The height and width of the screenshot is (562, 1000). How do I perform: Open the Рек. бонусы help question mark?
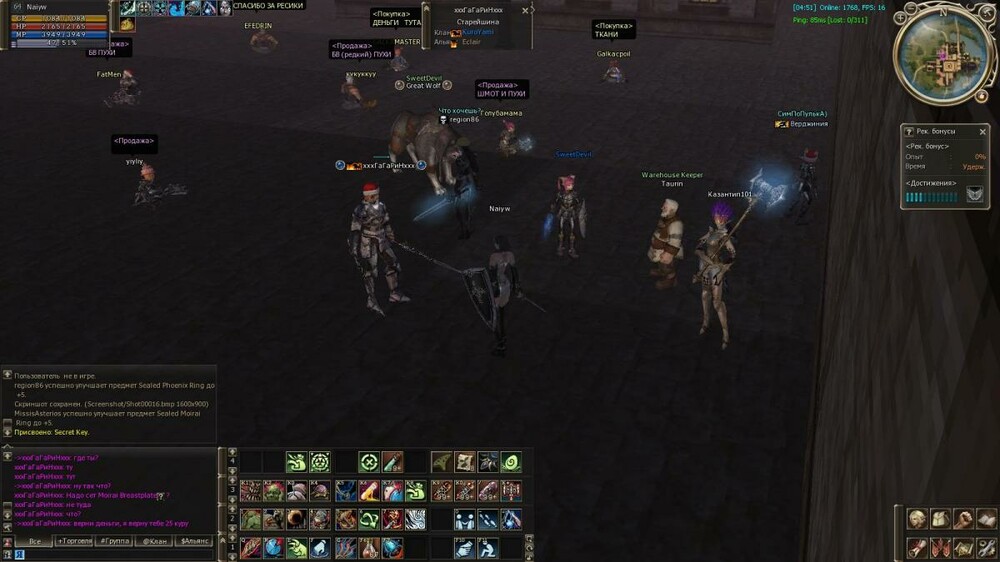pyautogui.click(x=909, y=131)
